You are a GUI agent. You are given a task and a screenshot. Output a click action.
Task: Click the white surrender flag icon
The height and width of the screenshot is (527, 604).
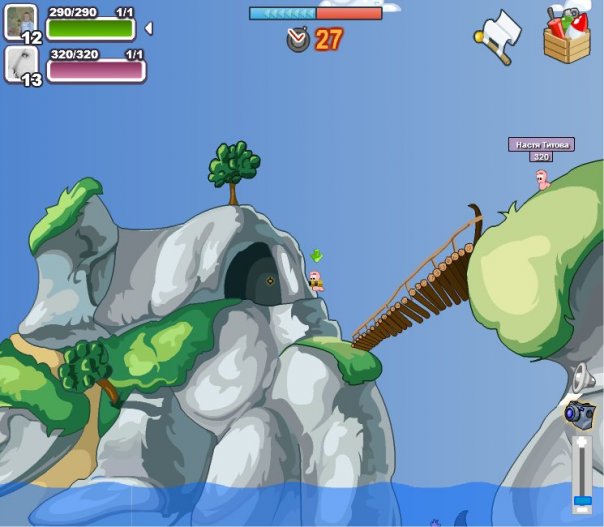(499, 37)
